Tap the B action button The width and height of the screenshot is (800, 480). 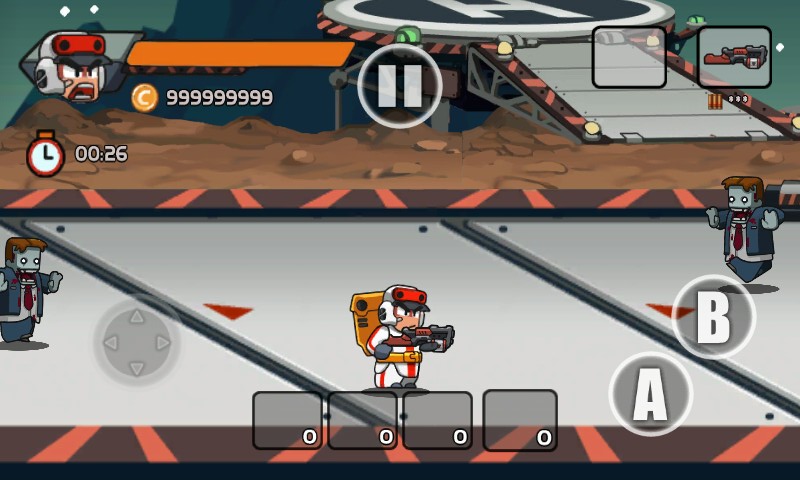[712, 317]
